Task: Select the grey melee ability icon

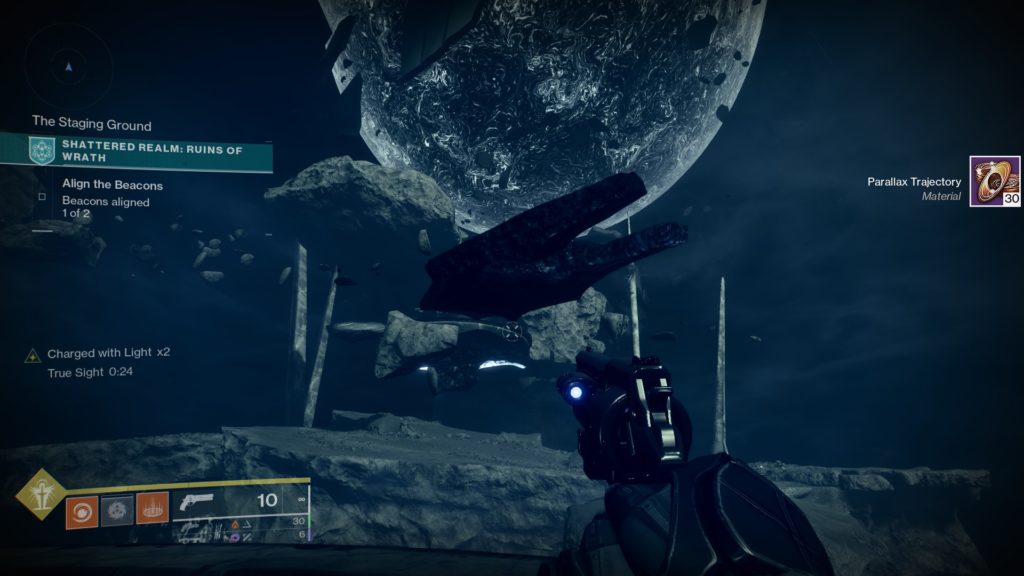Action: (x=117, y=511)
